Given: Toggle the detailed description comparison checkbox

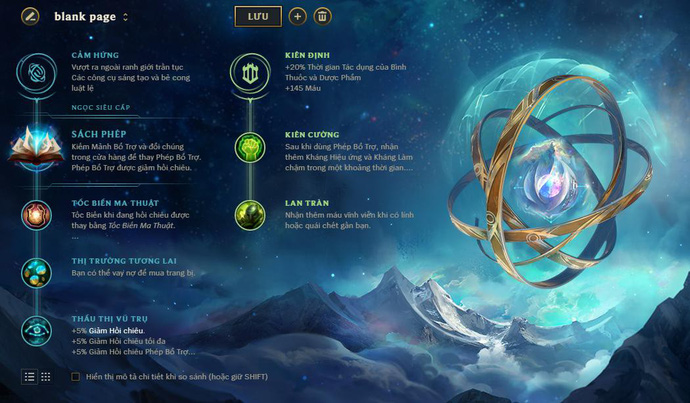Looking at the screenshot, I should [x=76, y=377].
